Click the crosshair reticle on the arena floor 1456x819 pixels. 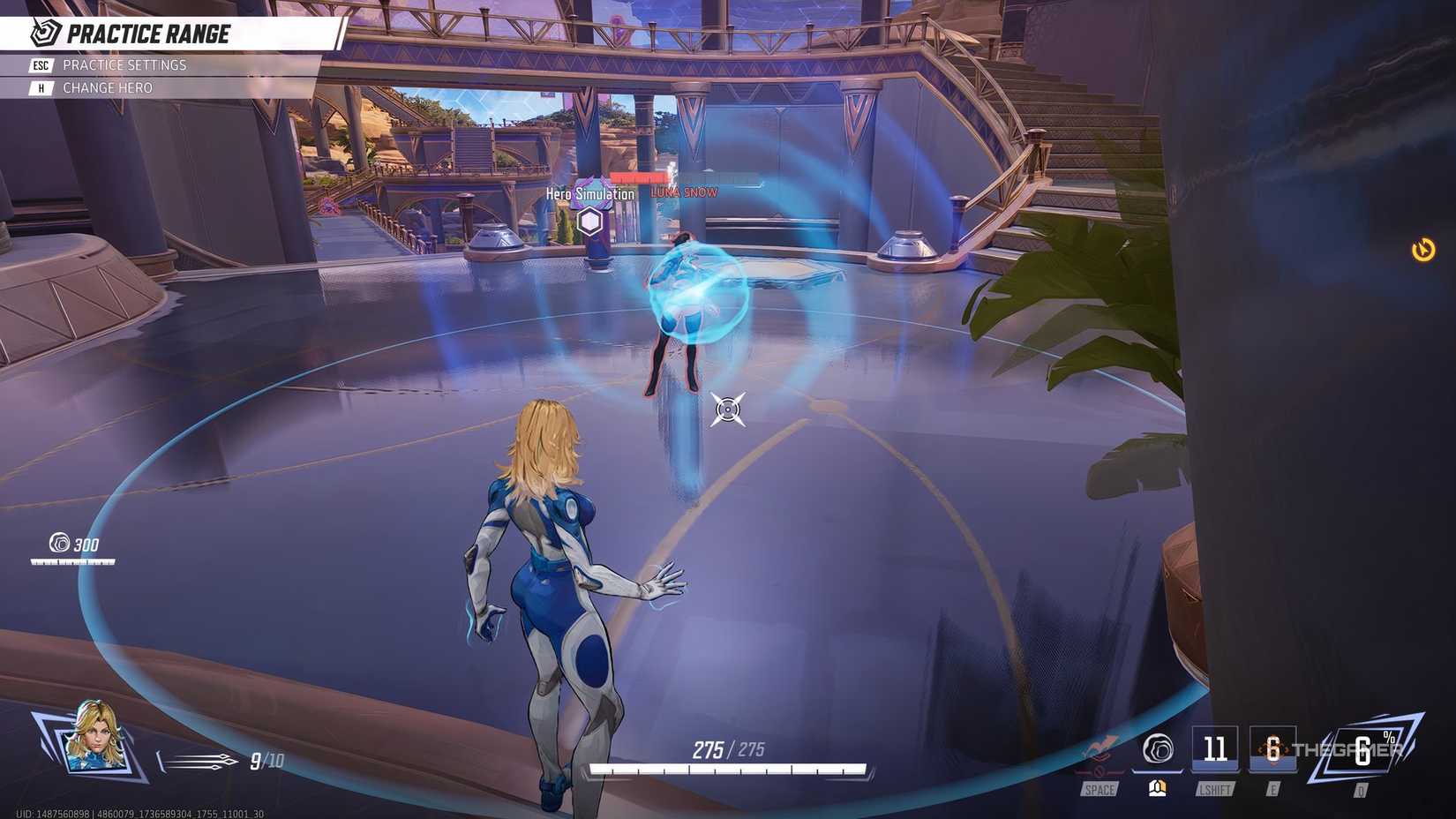click(x=726, y=409)
